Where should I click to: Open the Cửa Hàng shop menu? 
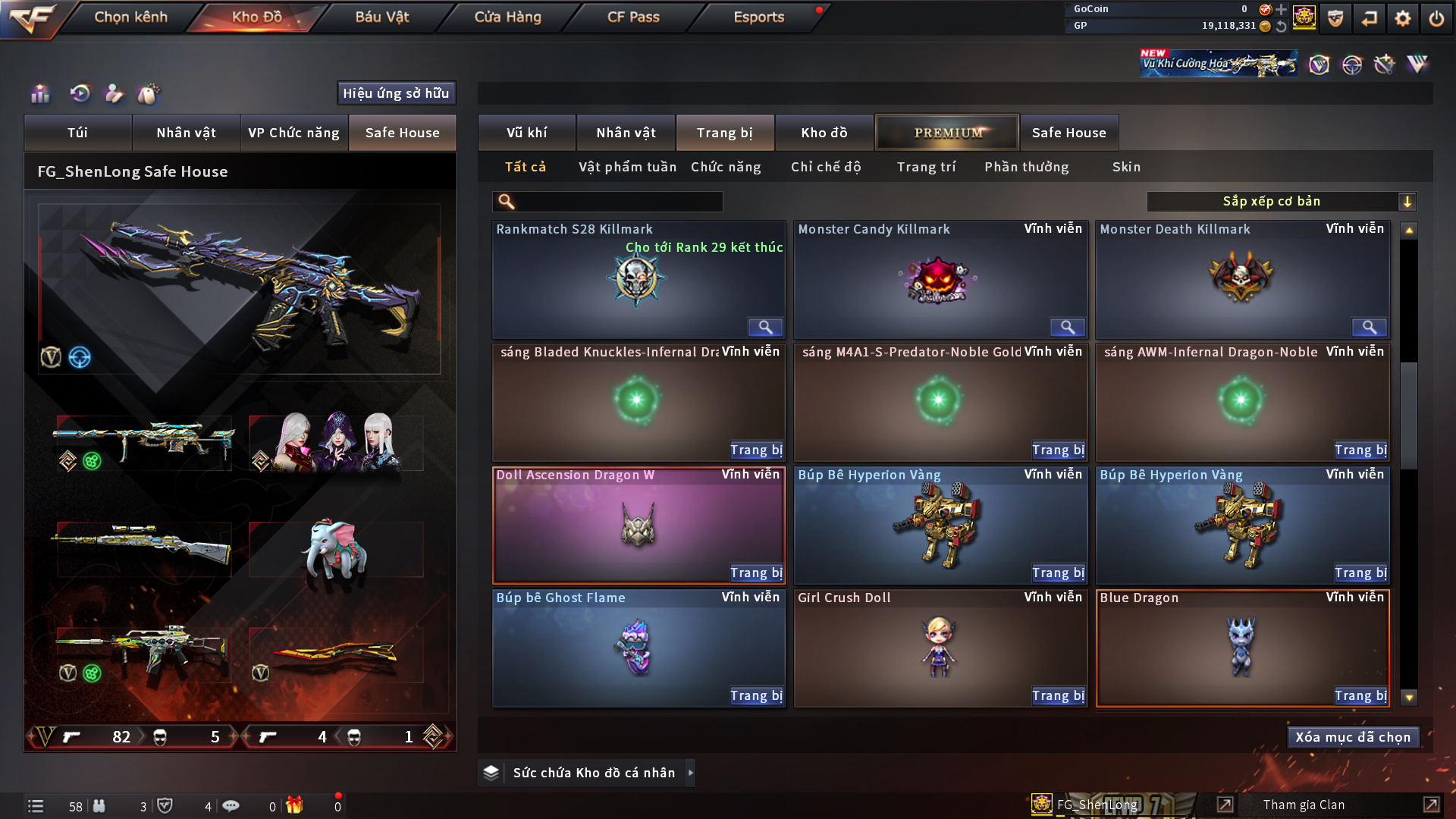click(507, 17)
